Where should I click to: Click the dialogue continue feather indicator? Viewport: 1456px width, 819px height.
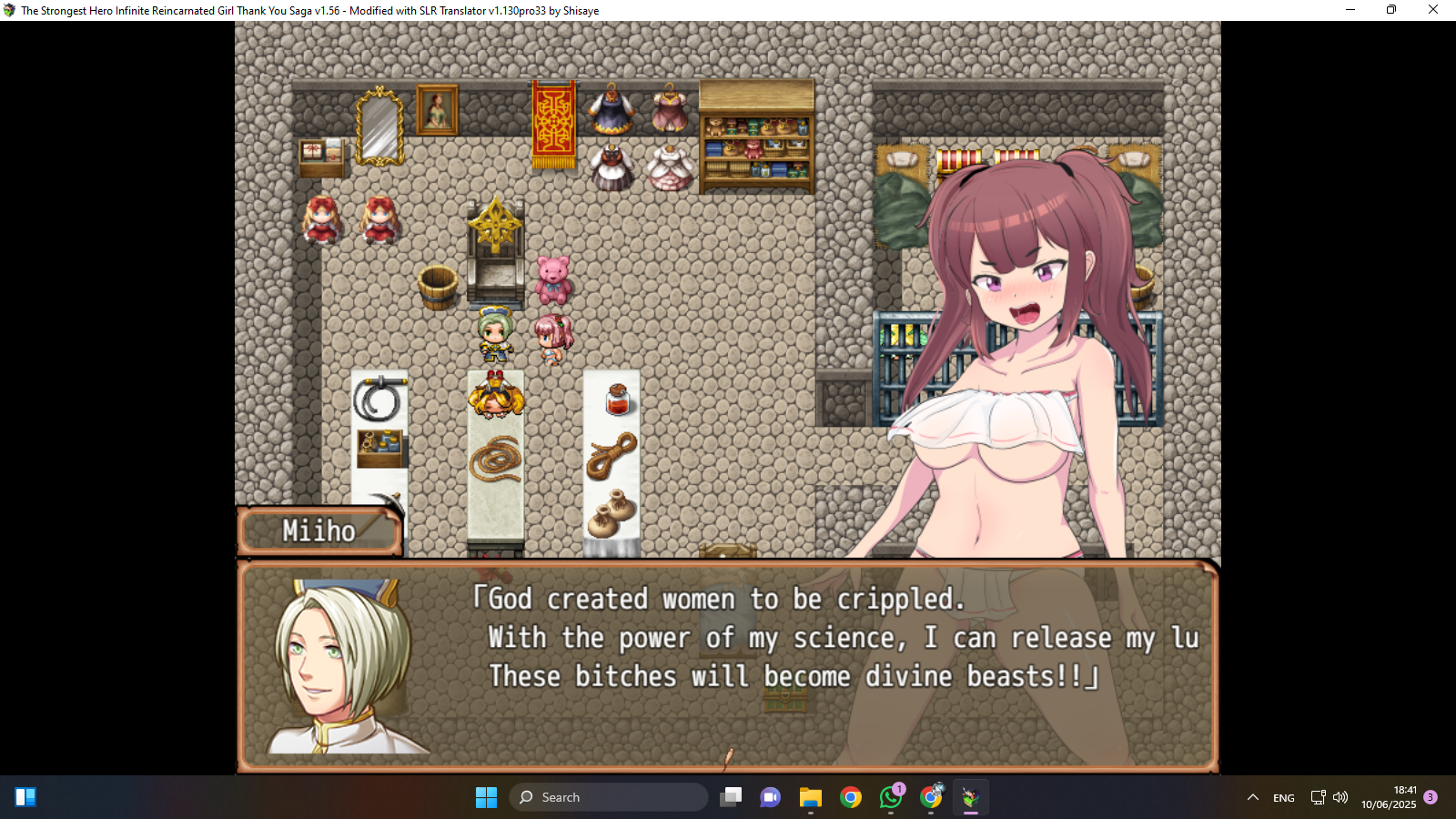(728, 757)
